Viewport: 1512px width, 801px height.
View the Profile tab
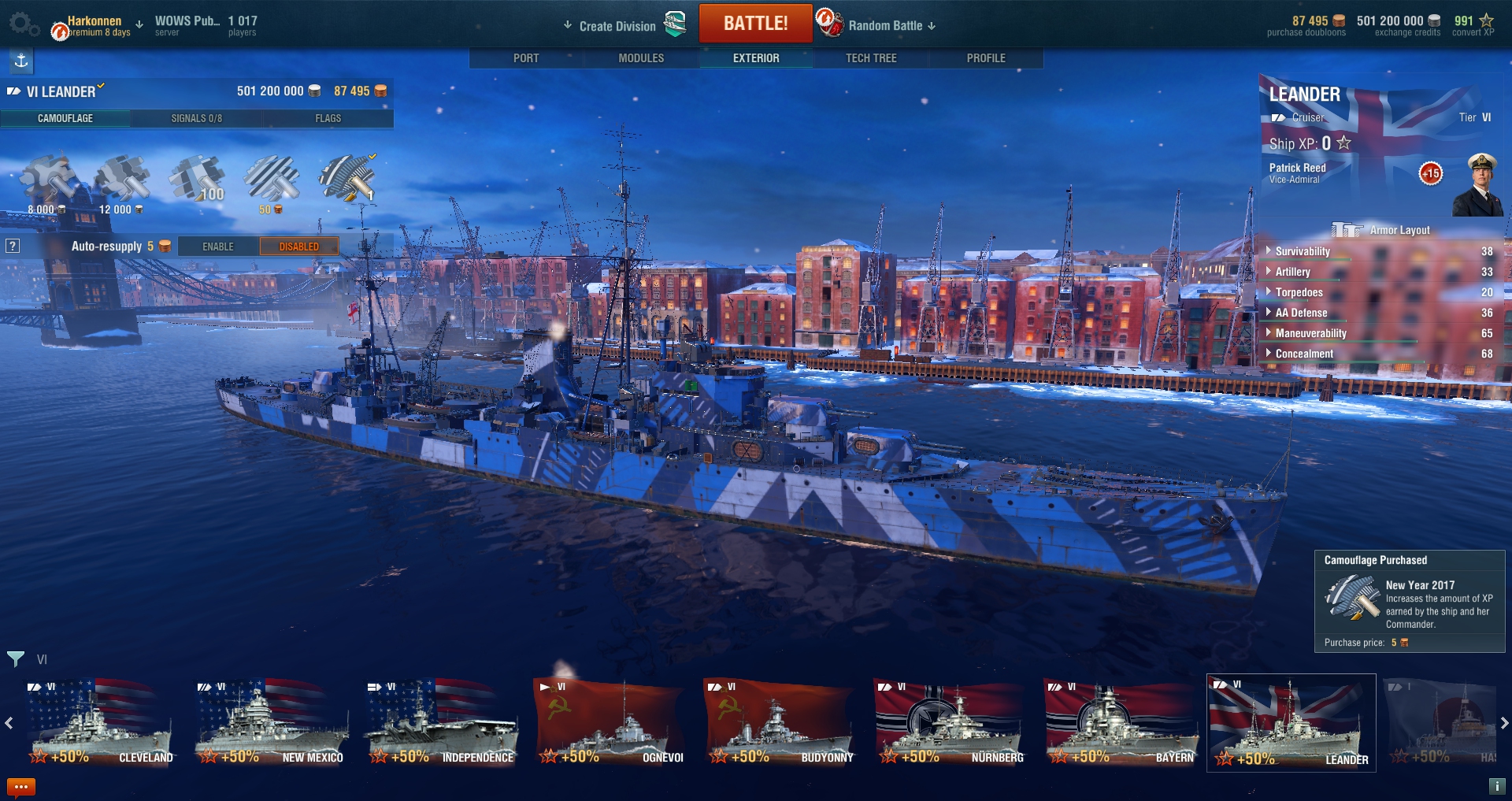coord(986,58)
